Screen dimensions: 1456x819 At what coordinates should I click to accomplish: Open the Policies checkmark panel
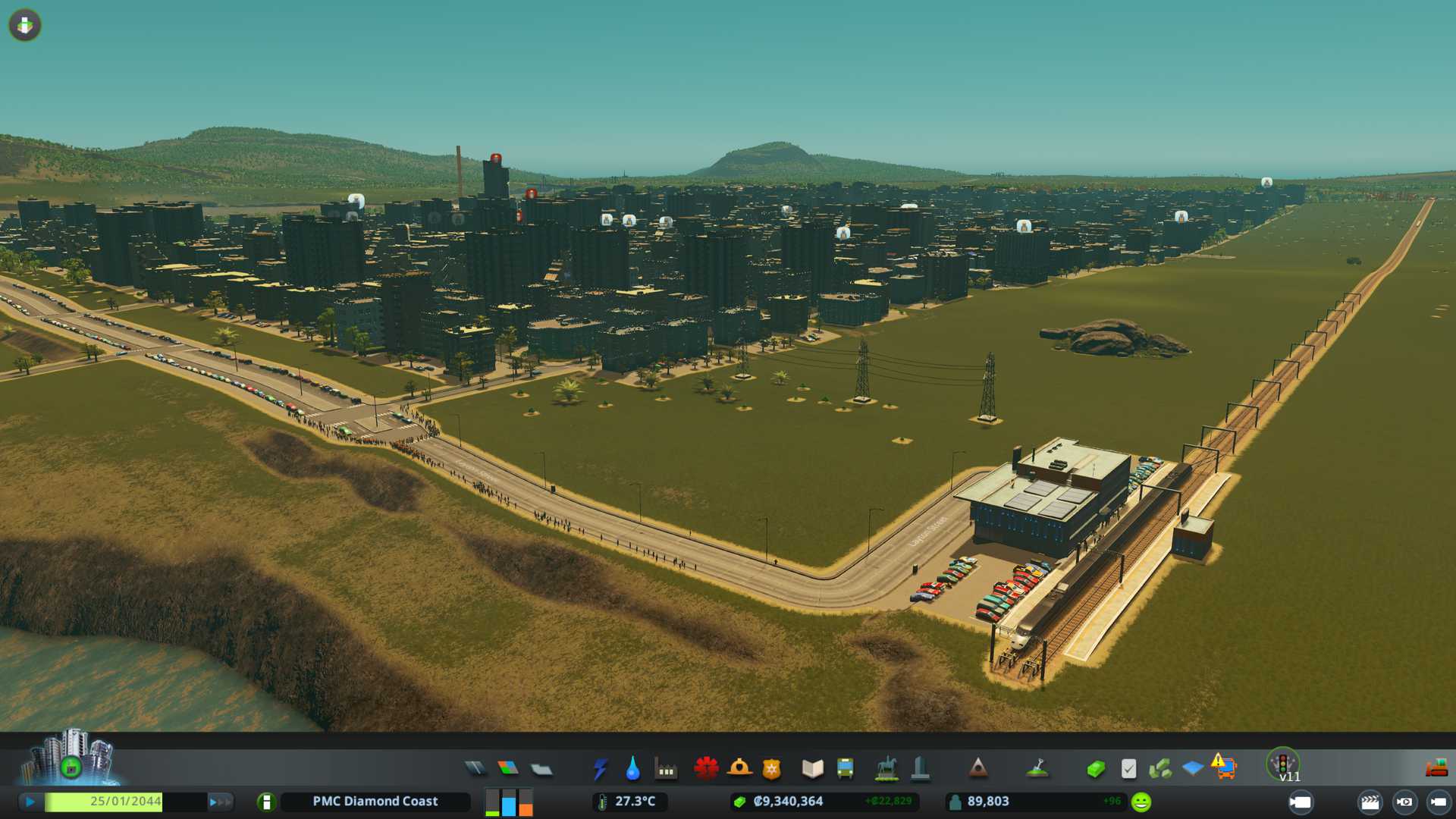click(1128, 769)
